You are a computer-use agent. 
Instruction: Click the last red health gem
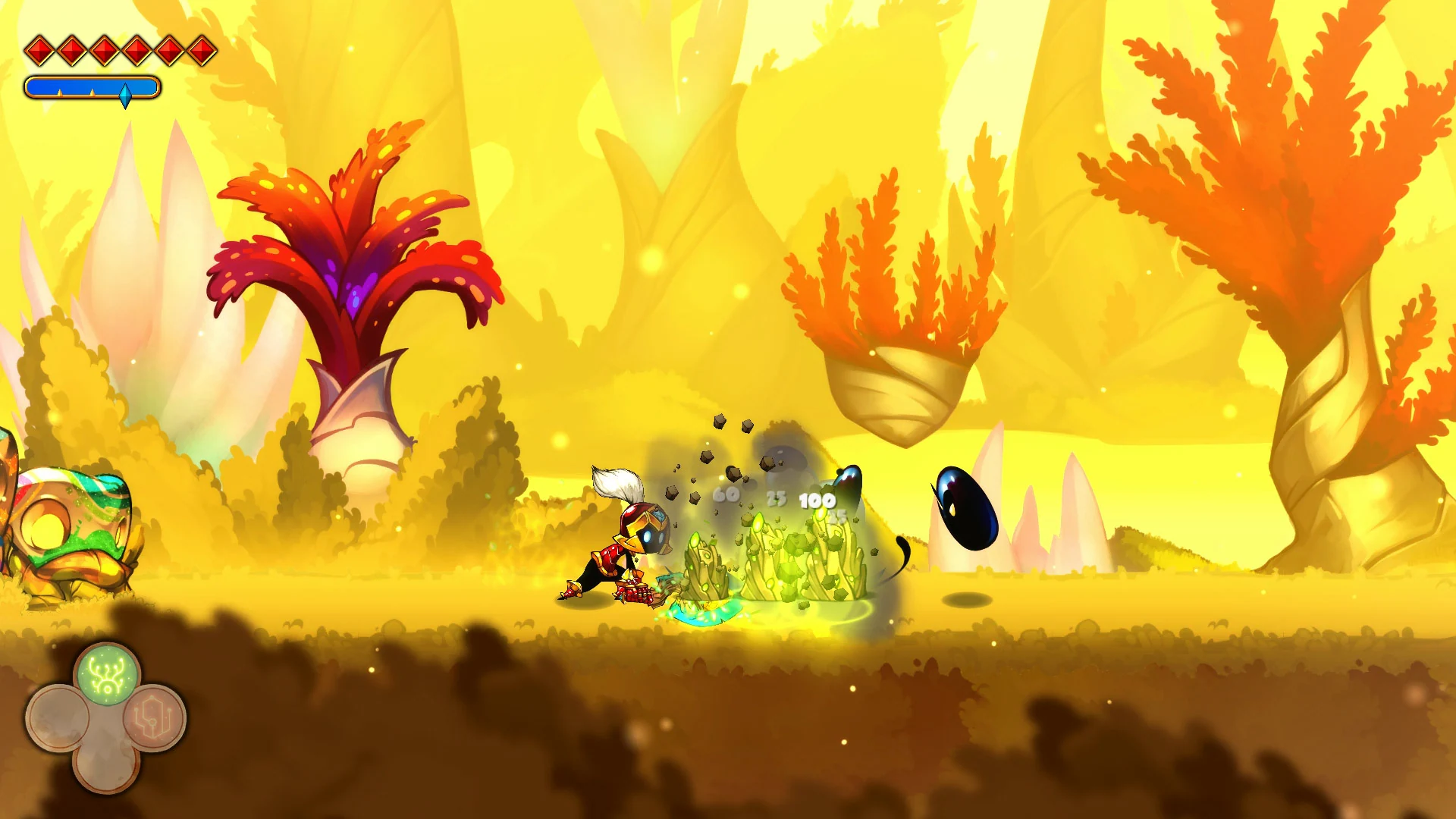pos(202,50)
